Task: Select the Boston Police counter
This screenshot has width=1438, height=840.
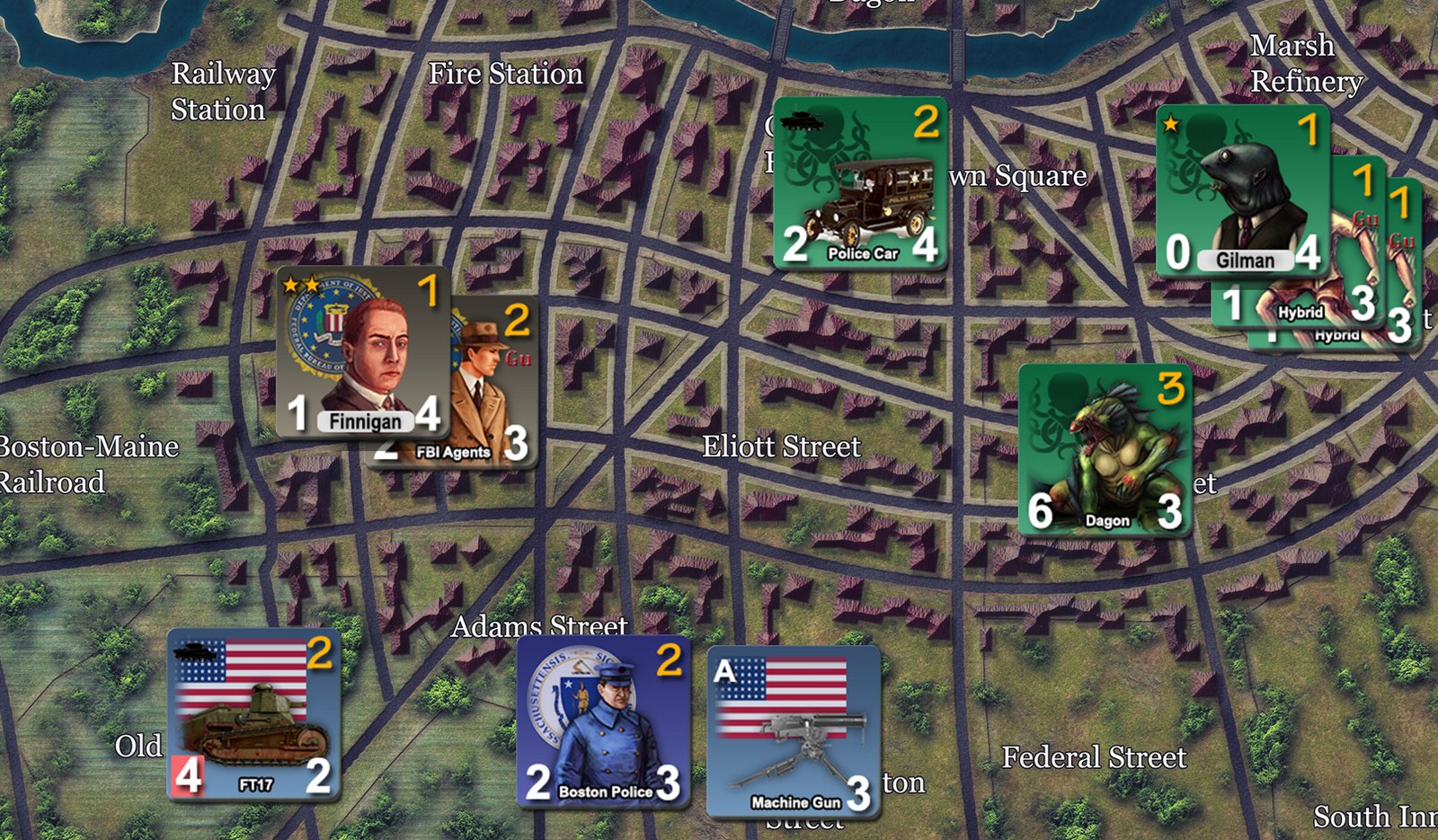Action: (x=603, y=721)
